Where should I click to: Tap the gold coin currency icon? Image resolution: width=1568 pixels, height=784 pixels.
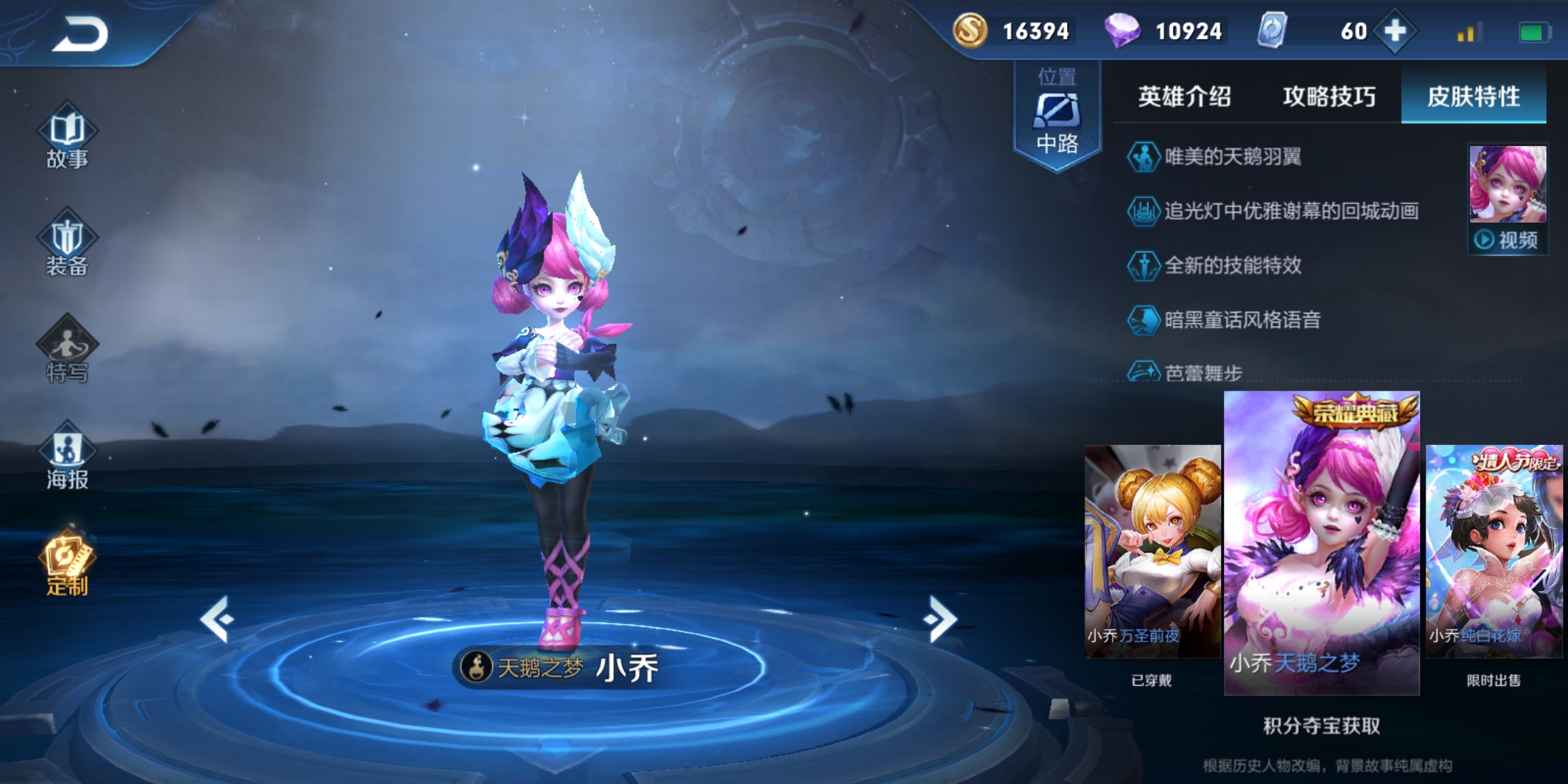[x=970, y=30]
